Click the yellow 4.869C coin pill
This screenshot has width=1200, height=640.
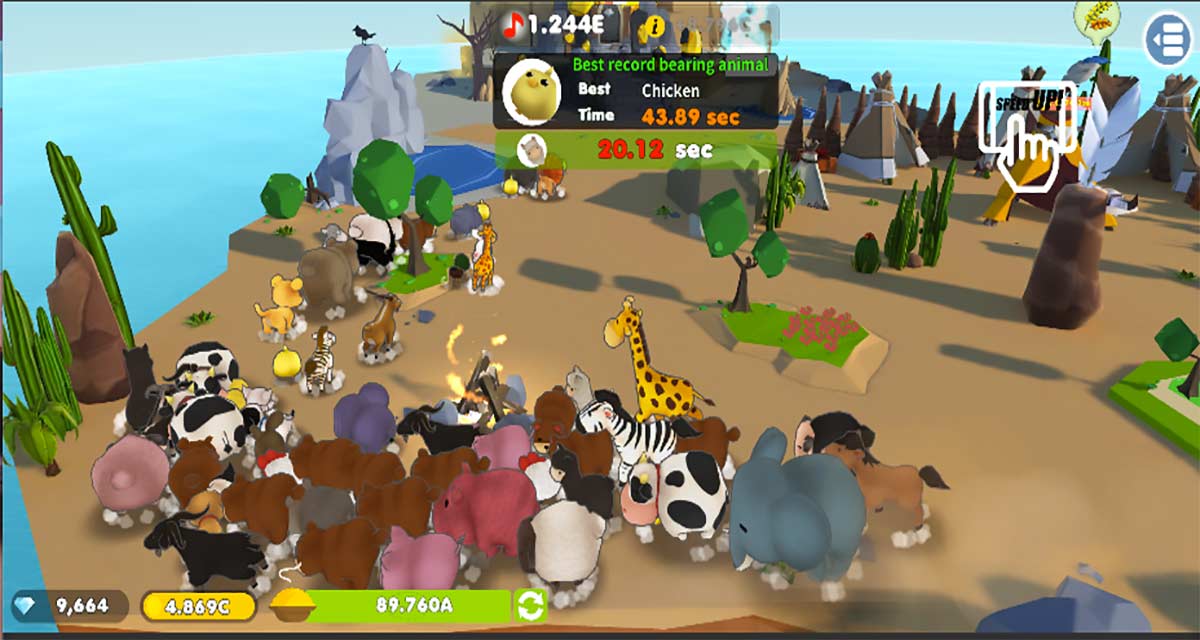[x=196, y=605]
